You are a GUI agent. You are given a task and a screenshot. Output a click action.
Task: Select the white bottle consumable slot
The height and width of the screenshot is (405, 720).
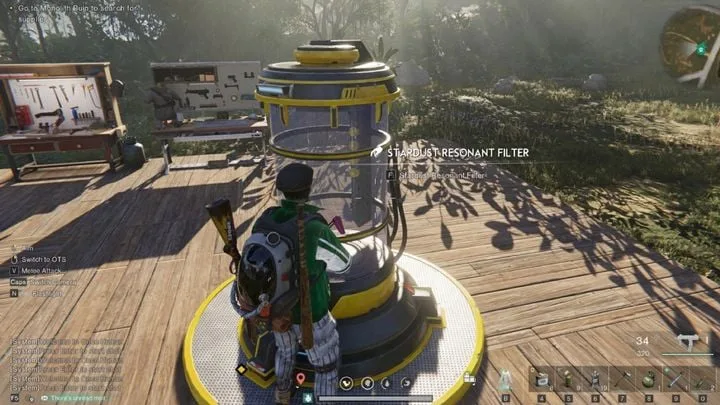click(x=507, y=380)
